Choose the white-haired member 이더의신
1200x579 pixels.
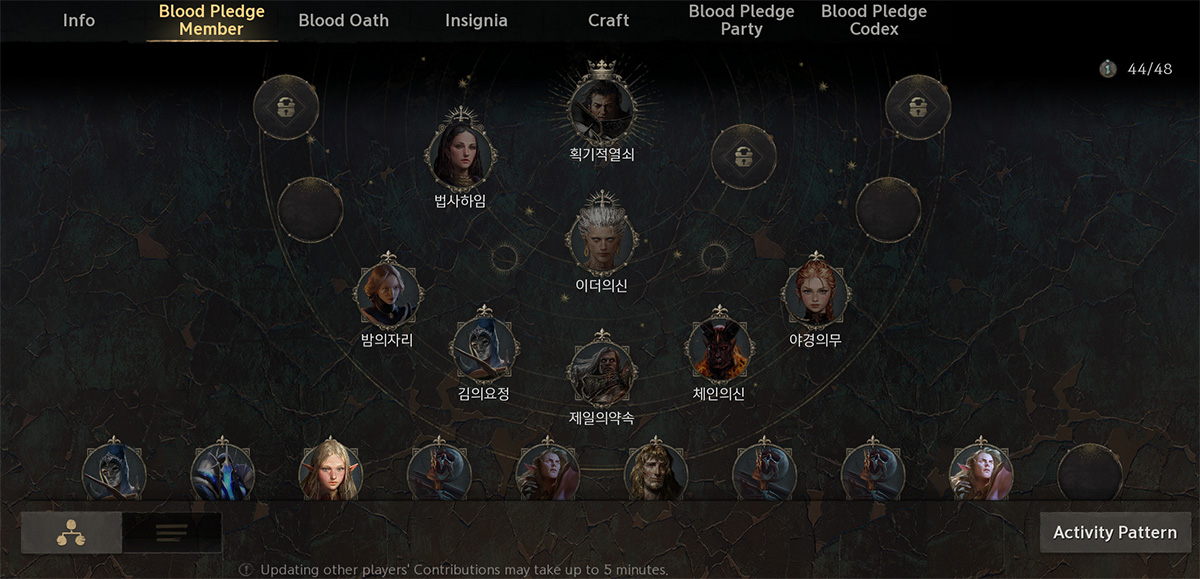point(602,239)
